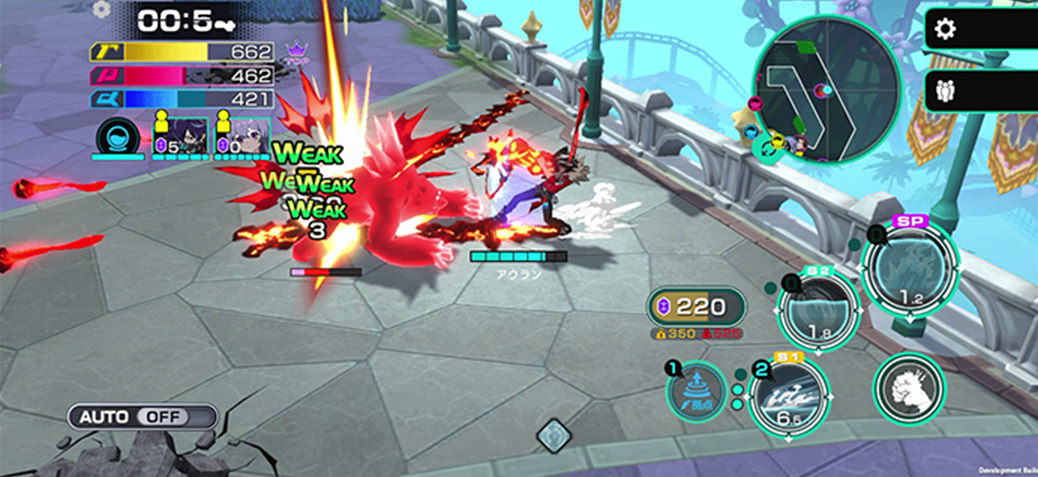Use the S1 skill
The height and width of the screenshot is (477, 1038).
click(x=788, y=395)
